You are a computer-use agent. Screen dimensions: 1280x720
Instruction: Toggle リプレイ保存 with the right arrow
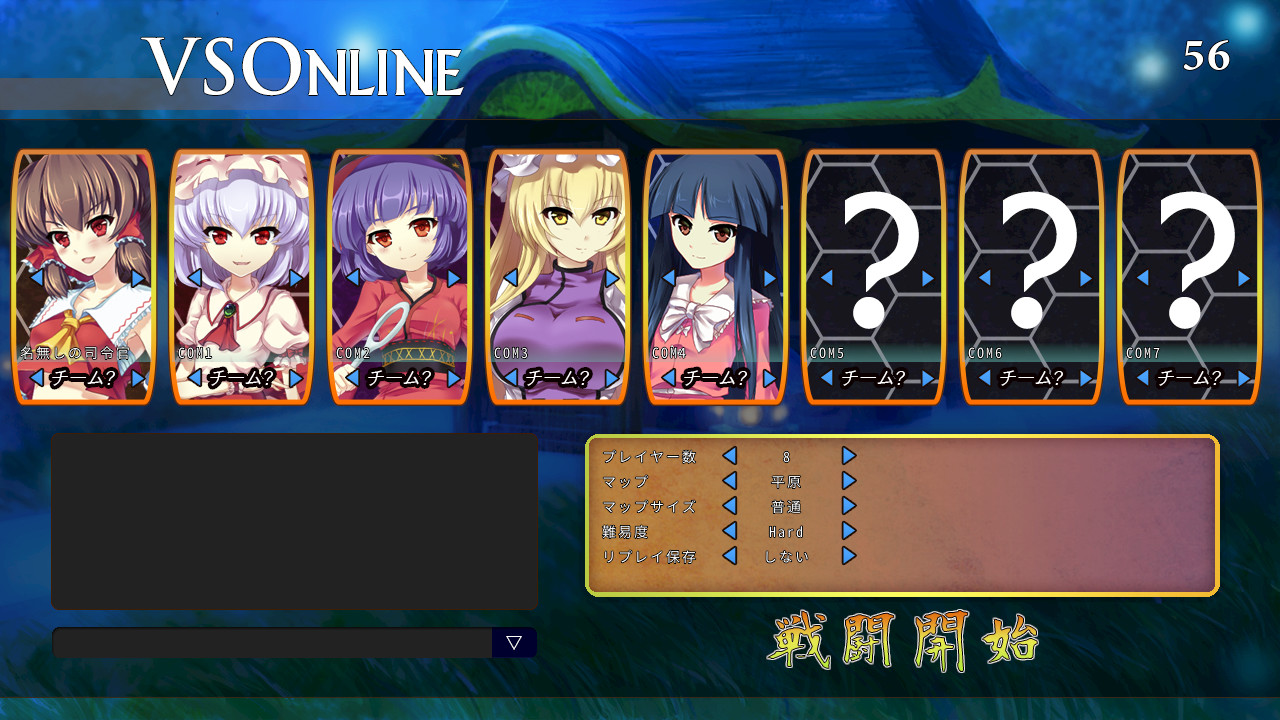point(849,558)
